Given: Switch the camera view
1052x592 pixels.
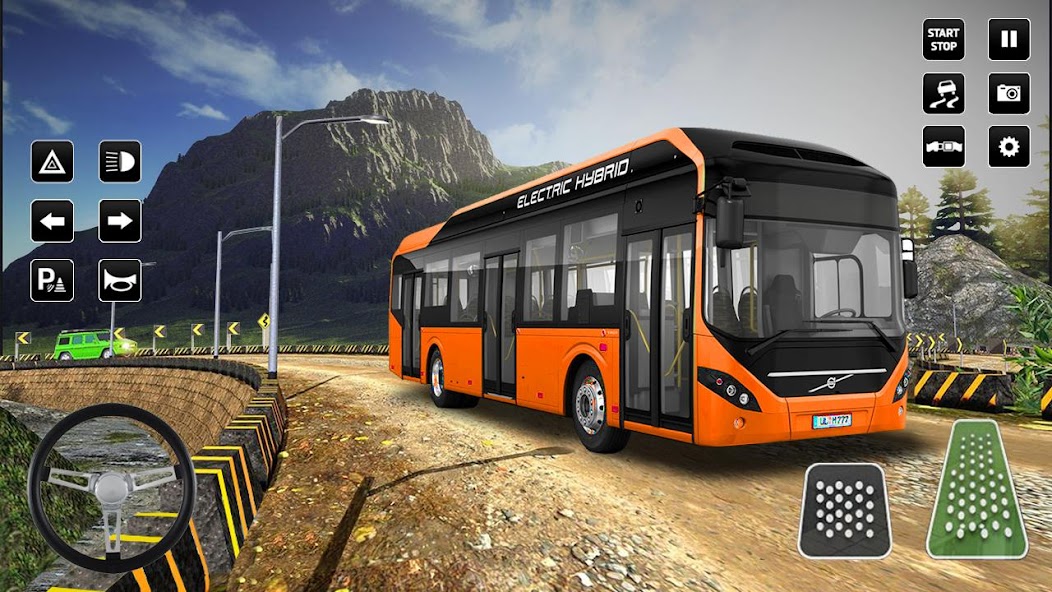Looking at the screenshot, I should coord(1009,93).
